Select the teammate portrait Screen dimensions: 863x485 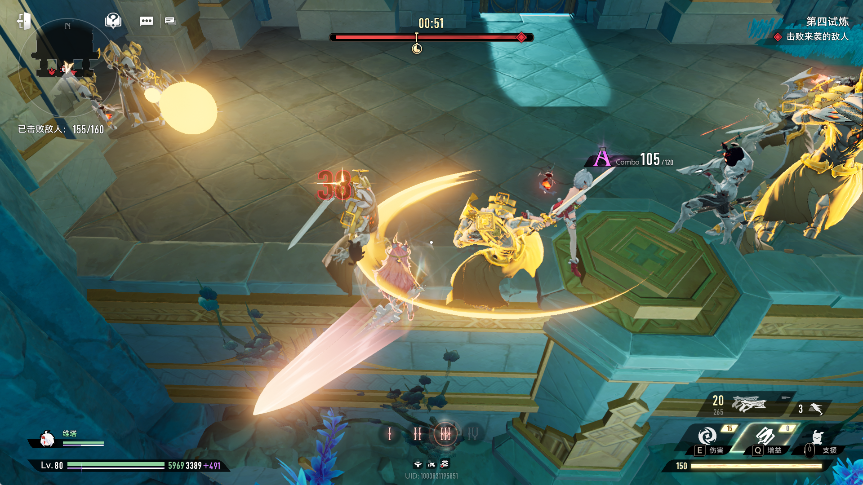pos(45,439)
